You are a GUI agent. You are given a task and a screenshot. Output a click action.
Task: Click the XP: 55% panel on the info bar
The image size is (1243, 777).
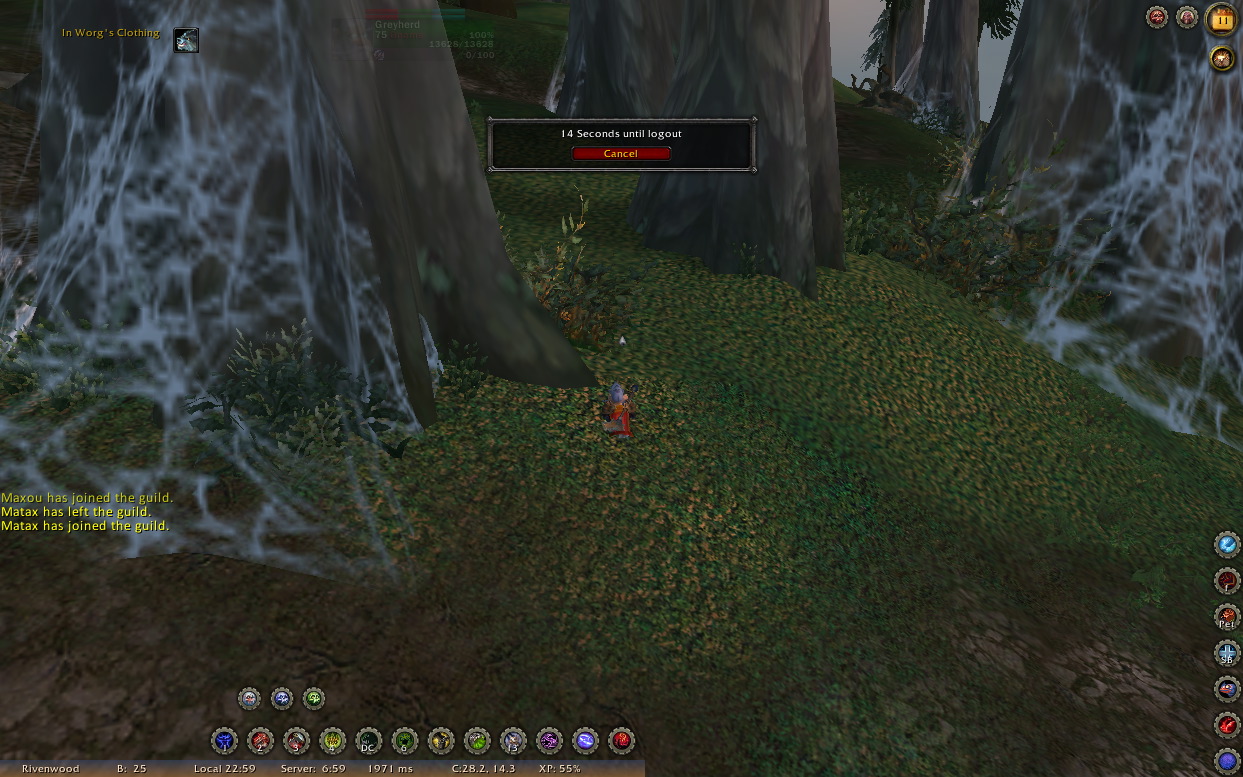pos(558,769)
